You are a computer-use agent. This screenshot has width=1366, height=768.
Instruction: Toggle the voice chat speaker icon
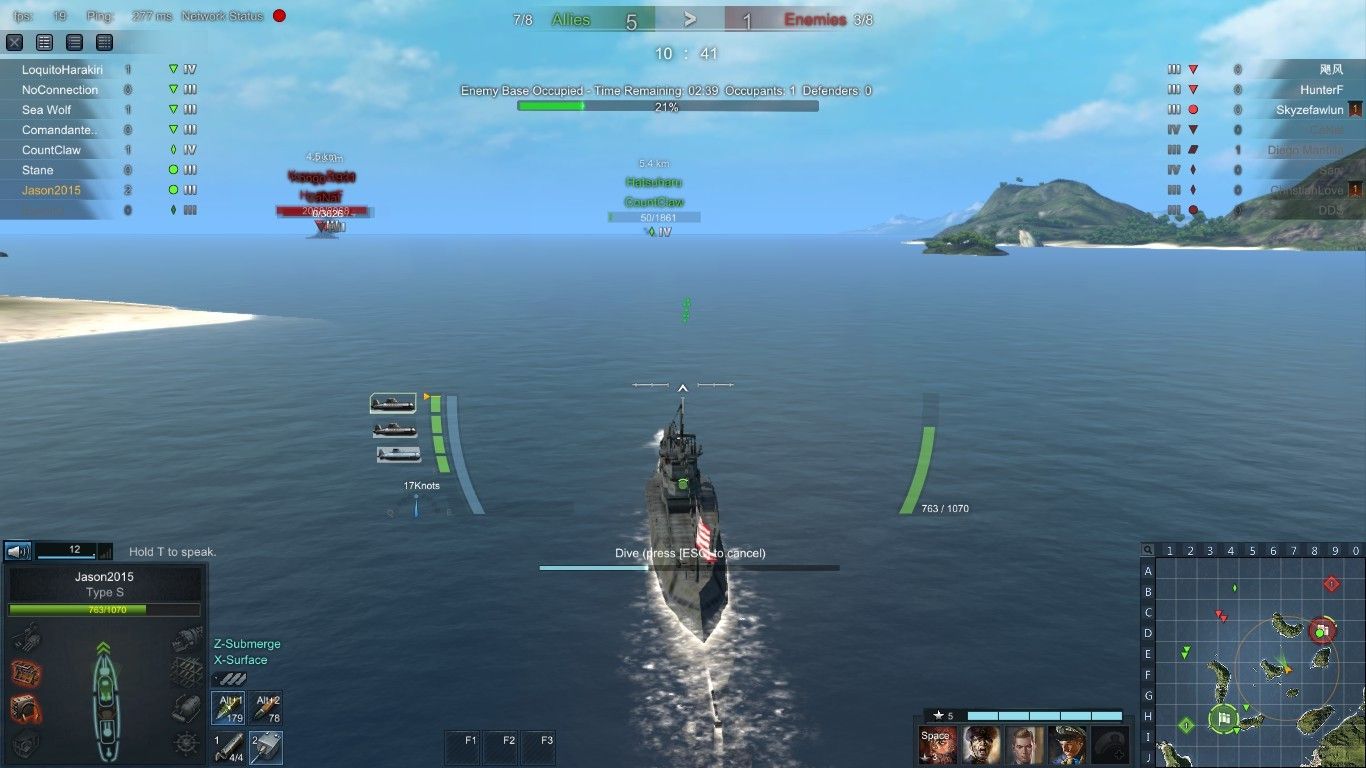tap(17, 551)
